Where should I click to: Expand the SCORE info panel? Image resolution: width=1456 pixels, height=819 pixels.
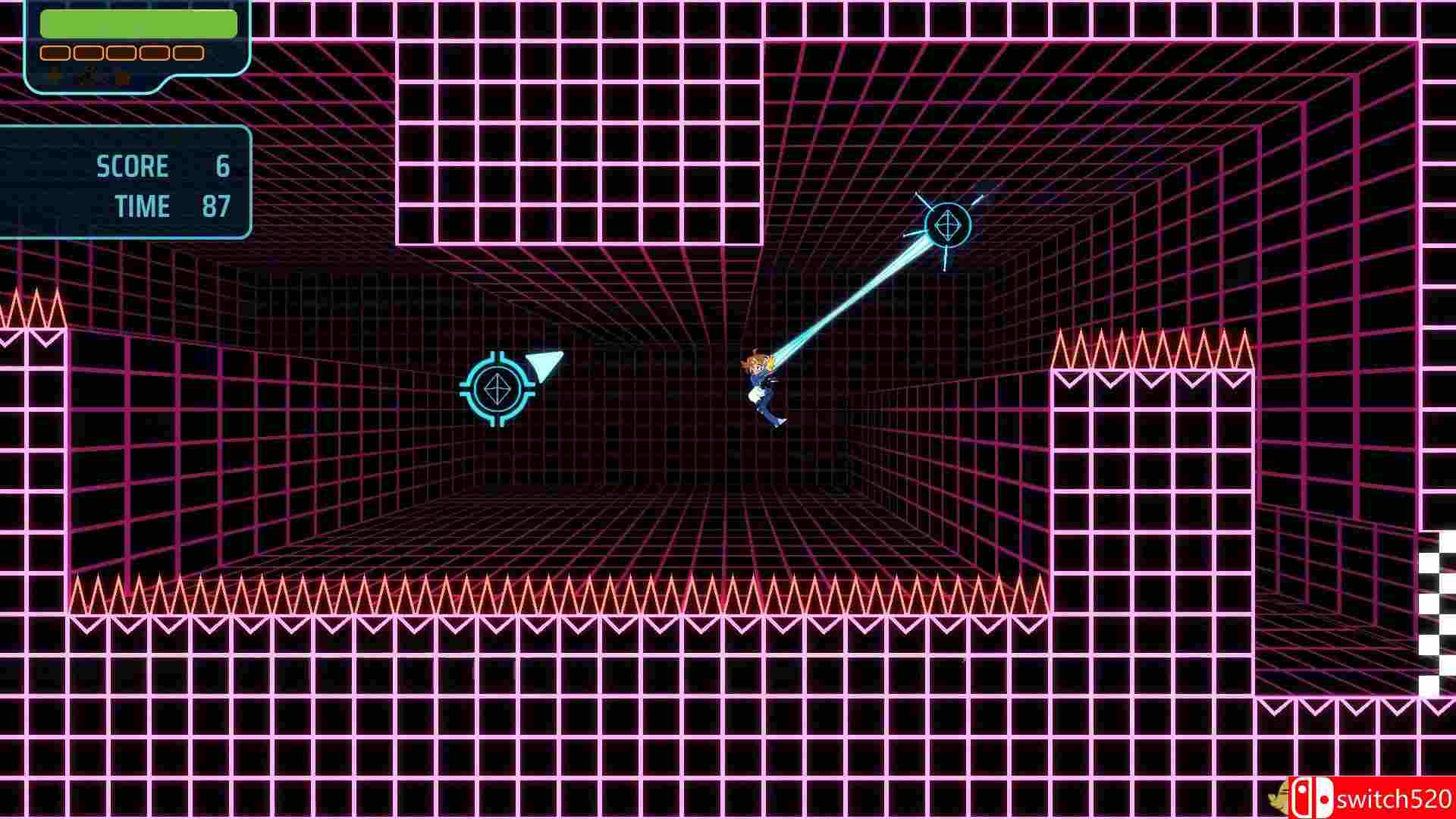tap(125, 182)
